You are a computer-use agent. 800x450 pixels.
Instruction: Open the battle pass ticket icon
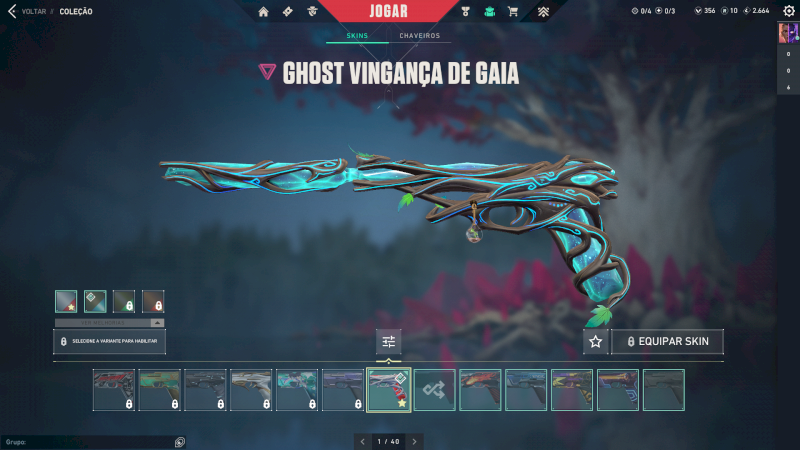[x=287, y=12]
